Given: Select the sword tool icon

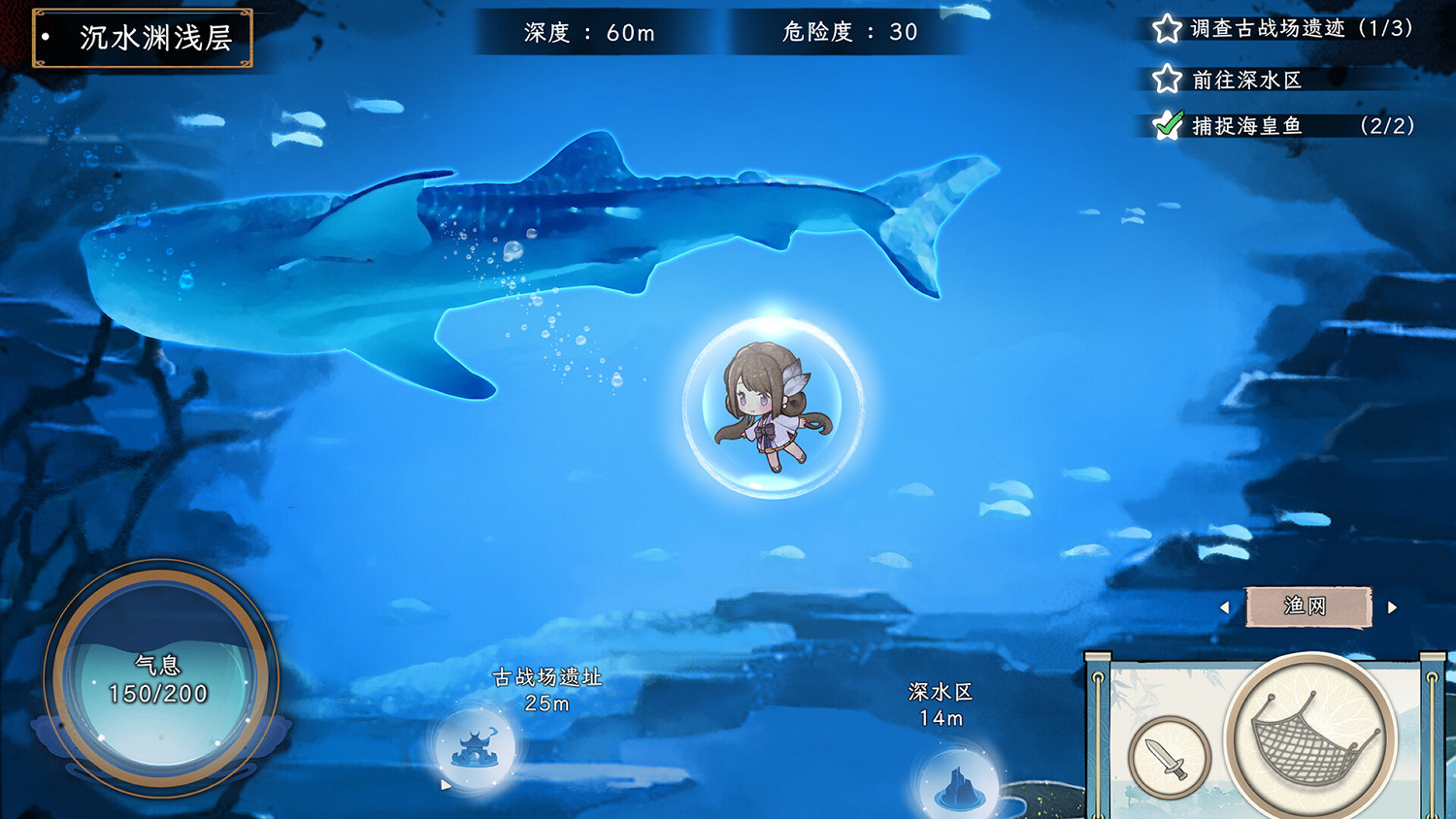Looking at the screenshot, I should [1170, 757].
